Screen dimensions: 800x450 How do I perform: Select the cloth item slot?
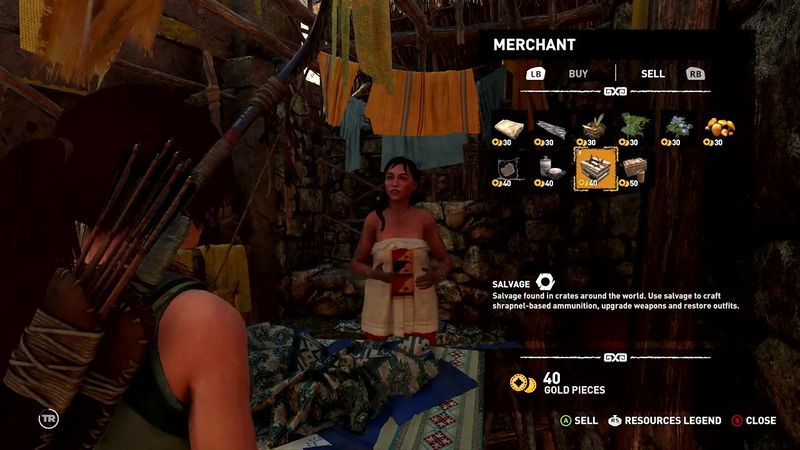tap(509, 129)
